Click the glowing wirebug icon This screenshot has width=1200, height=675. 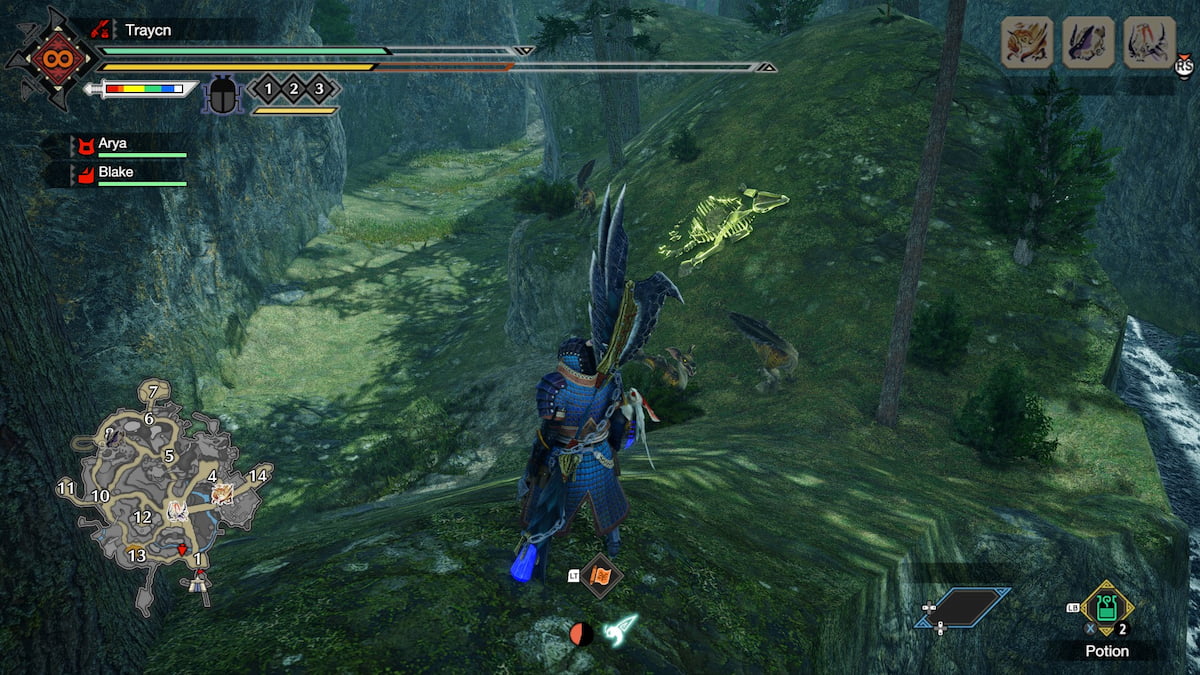click(x=620, y=631)
